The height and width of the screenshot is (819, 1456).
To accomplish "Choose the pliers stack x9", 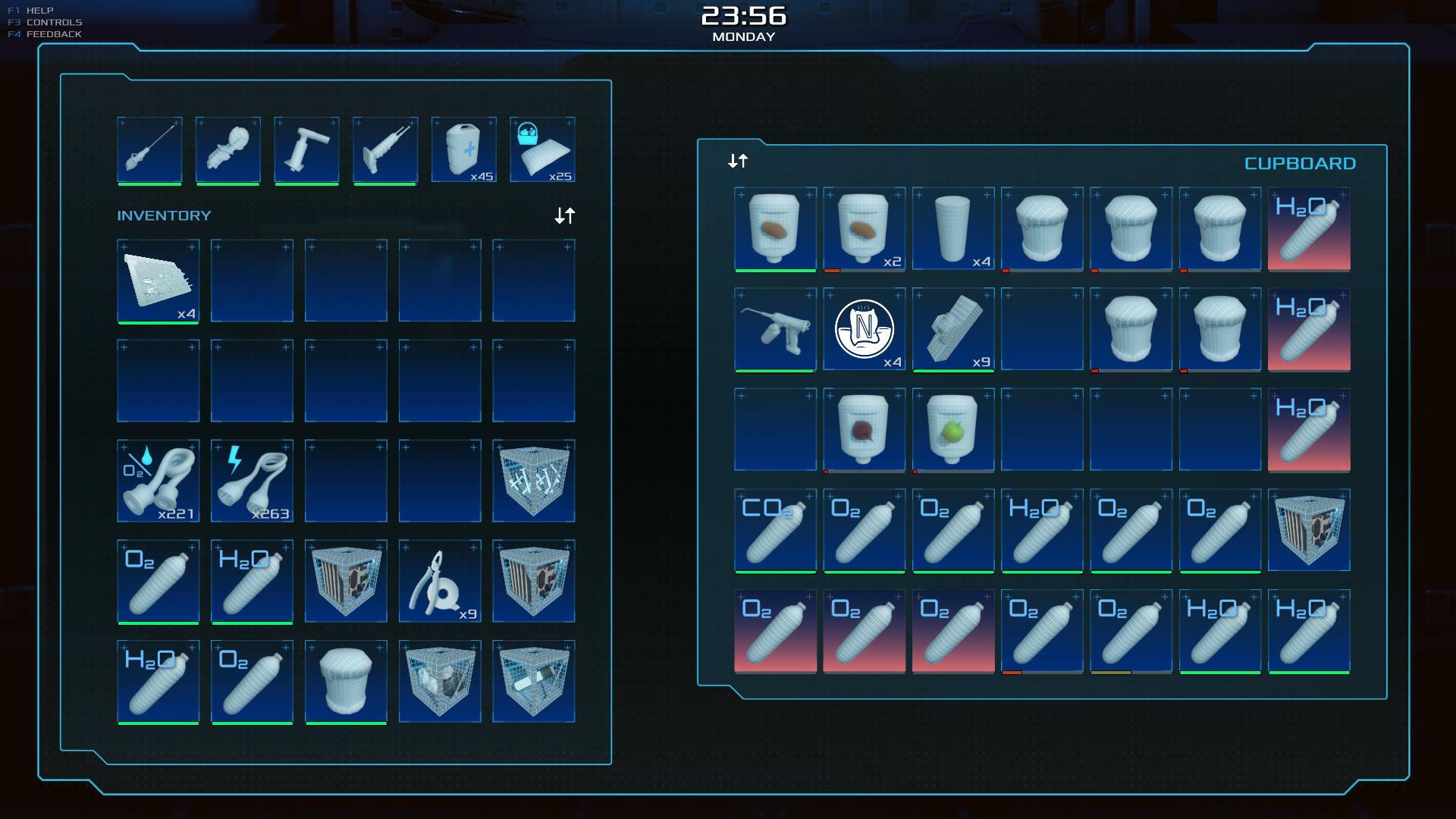I will pos(440,581).
